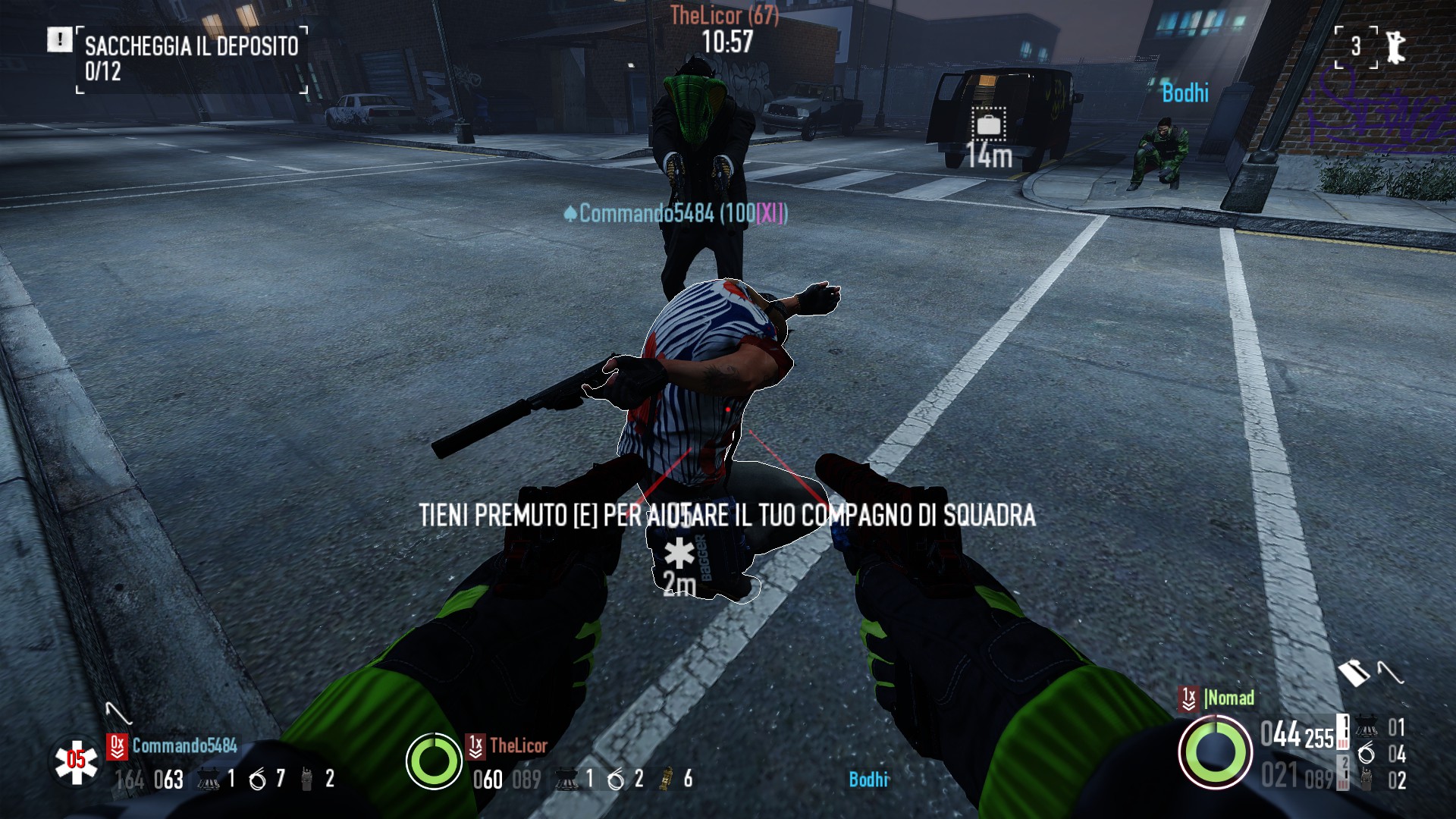
Task: Click Commando5484's downed status icon
Action: (76, 761)
